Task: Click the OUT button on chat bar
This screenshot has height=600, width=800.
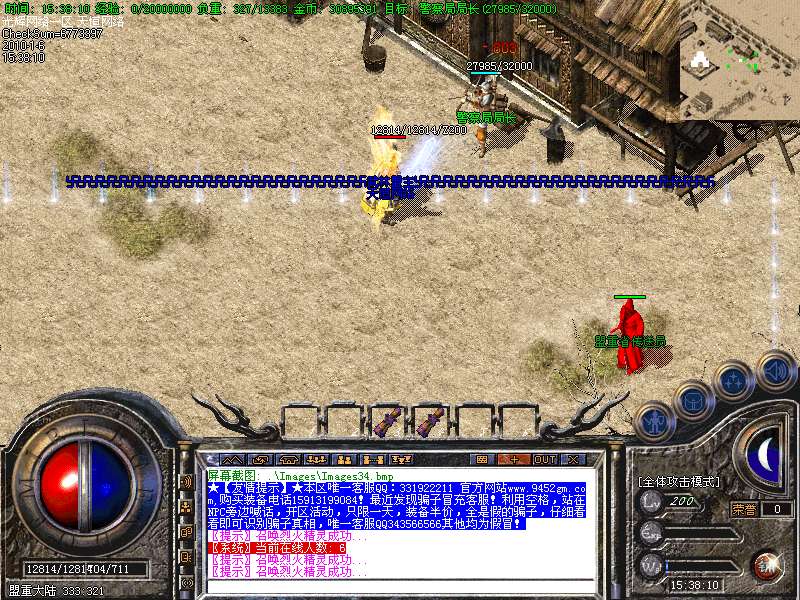Action: [545, 459]
